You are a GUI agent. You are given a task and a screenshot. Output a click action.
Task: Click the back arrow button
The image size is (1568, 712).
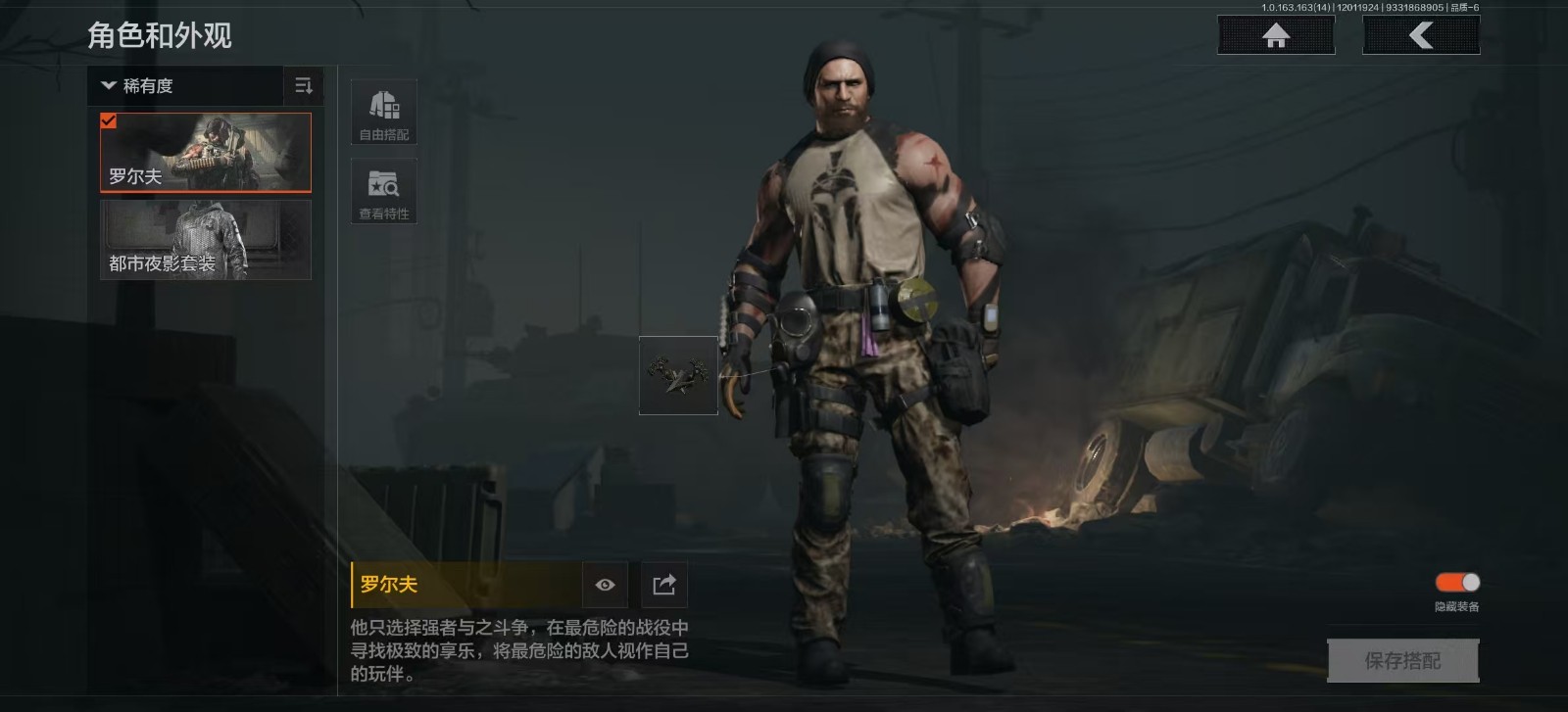coord(1421,35)
